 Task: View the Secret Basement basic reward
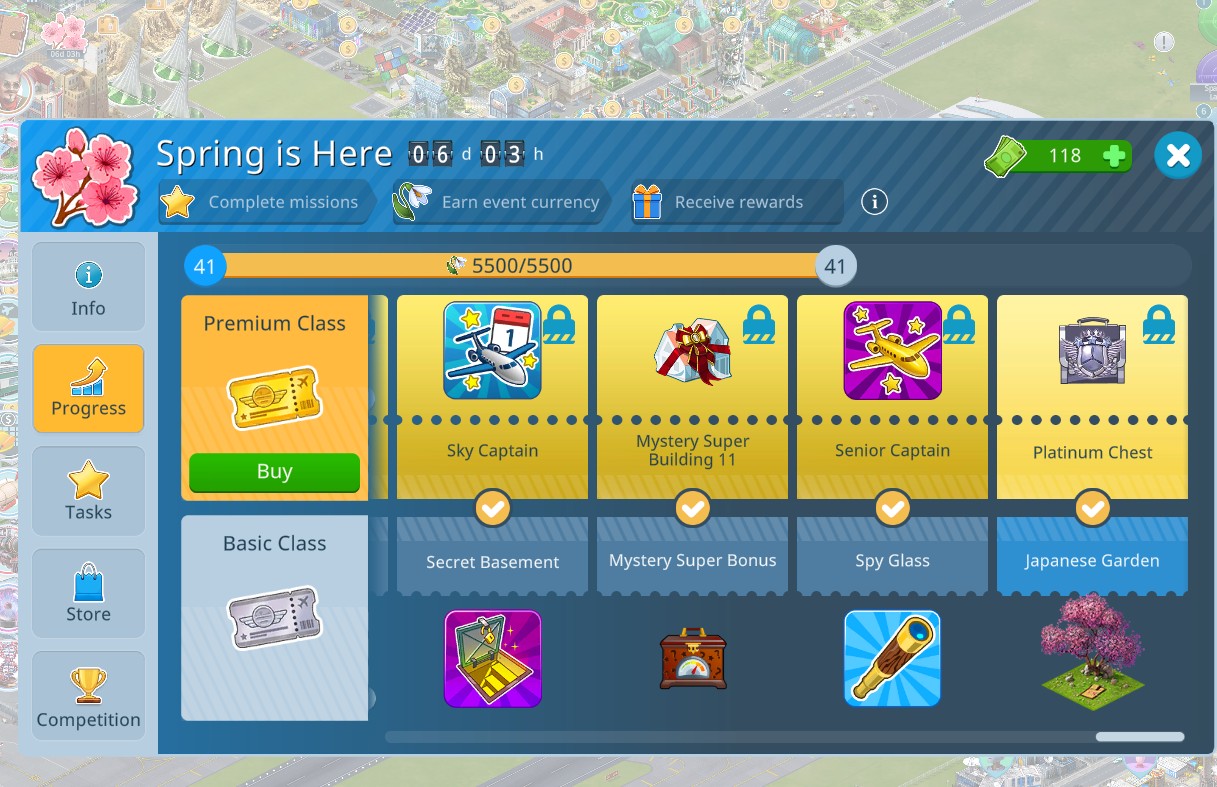tap(492, 658)
